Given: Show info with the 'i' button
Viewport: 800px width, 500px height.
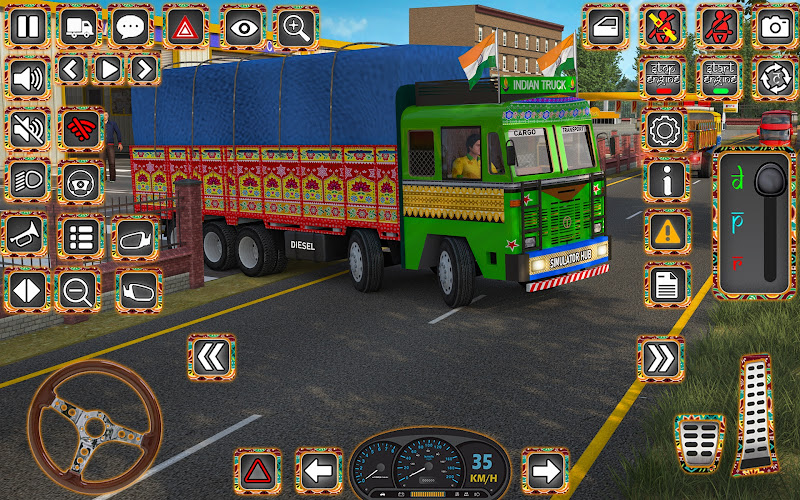Looking at the screenshot, I should click(x=667, y=180).
